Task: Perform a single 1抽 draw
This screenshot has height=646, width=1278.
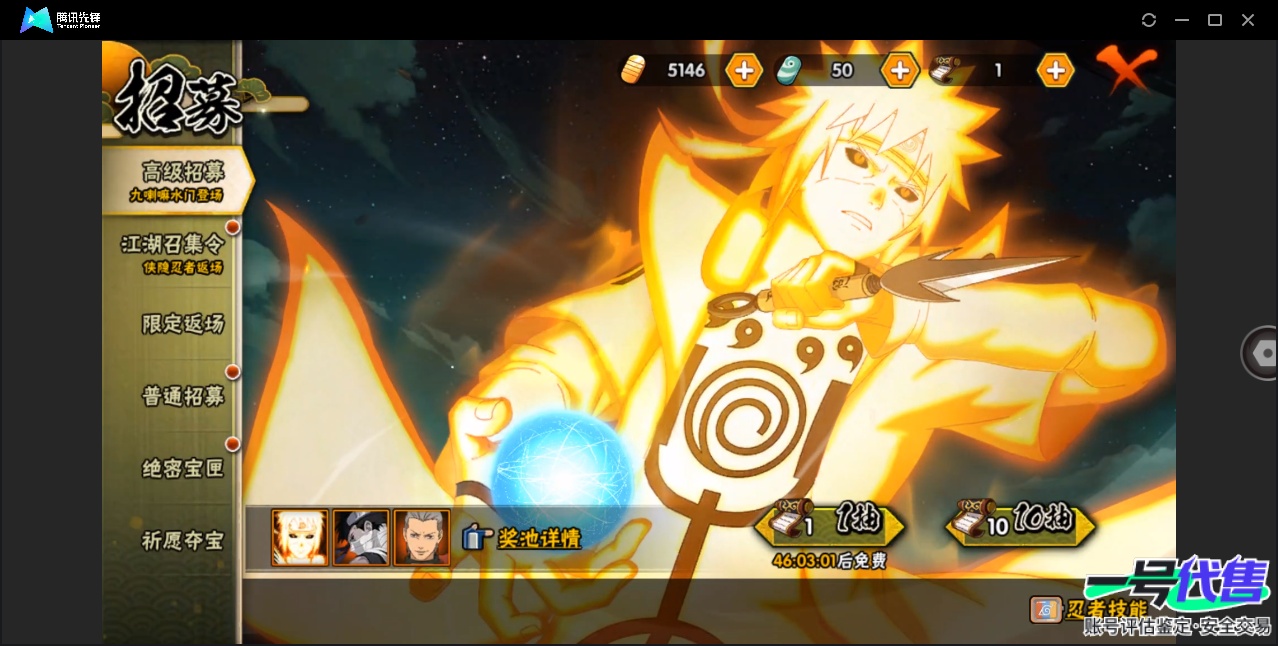Action: [830, 524]
